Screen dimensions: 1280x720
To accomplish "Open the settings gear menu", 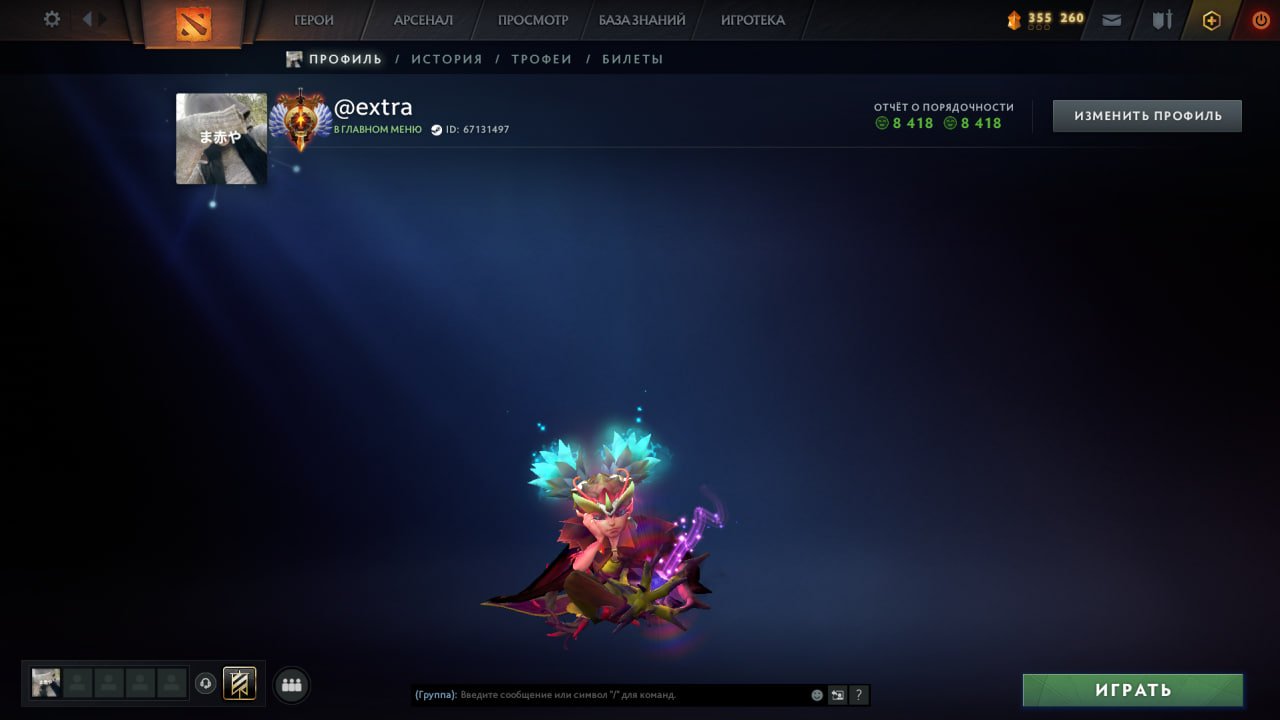I will pyautogui.click(x=50, y=19).
